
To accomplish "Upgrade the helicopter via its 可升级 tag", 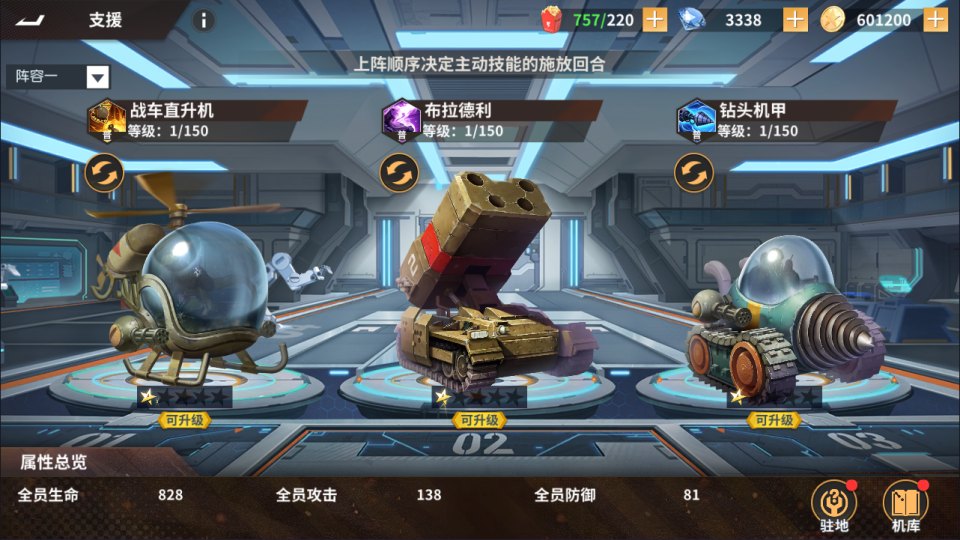I will coord(184,420).
